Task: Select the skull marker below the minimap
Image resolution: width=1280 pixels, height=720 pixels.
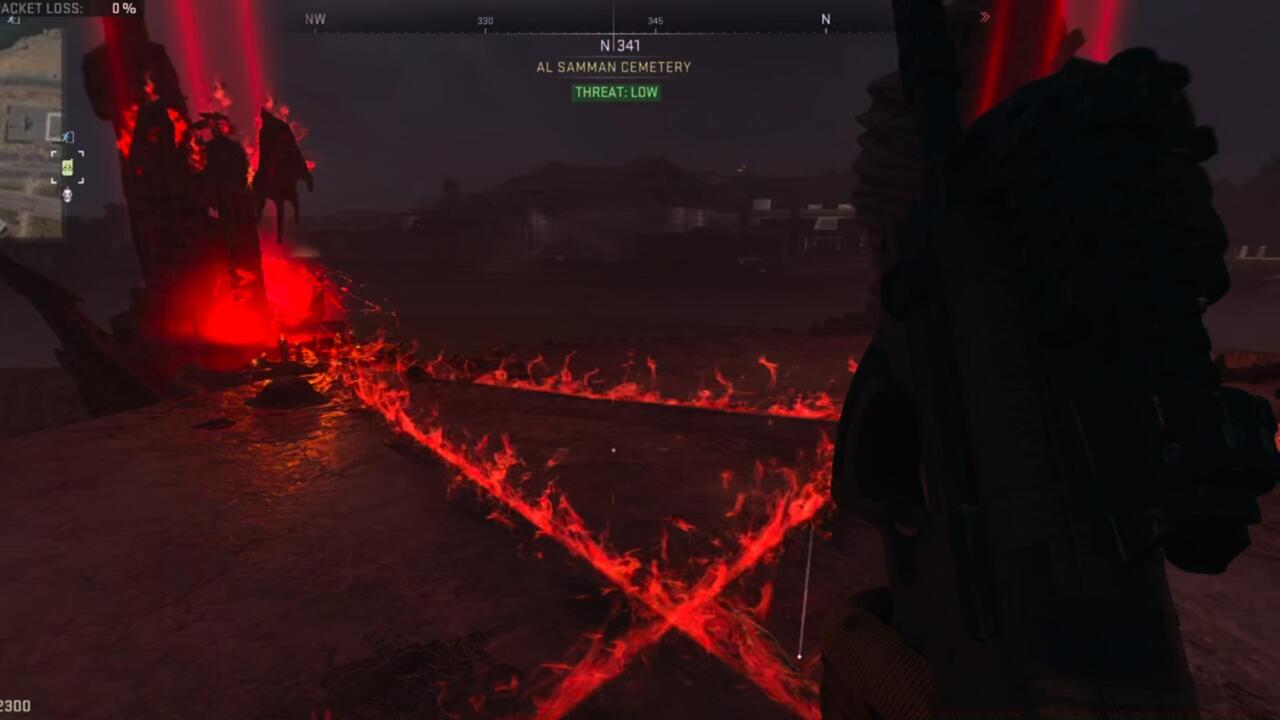Action: point(66,195)
